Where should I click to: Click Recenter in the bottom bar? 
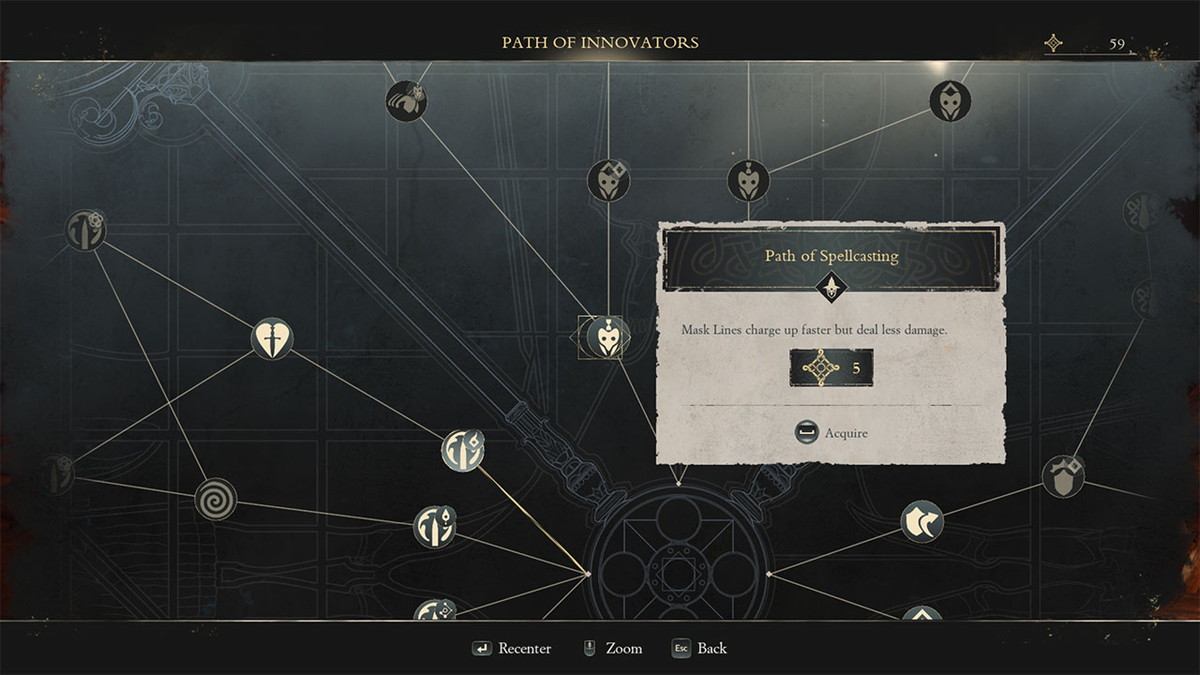[512, 649]
